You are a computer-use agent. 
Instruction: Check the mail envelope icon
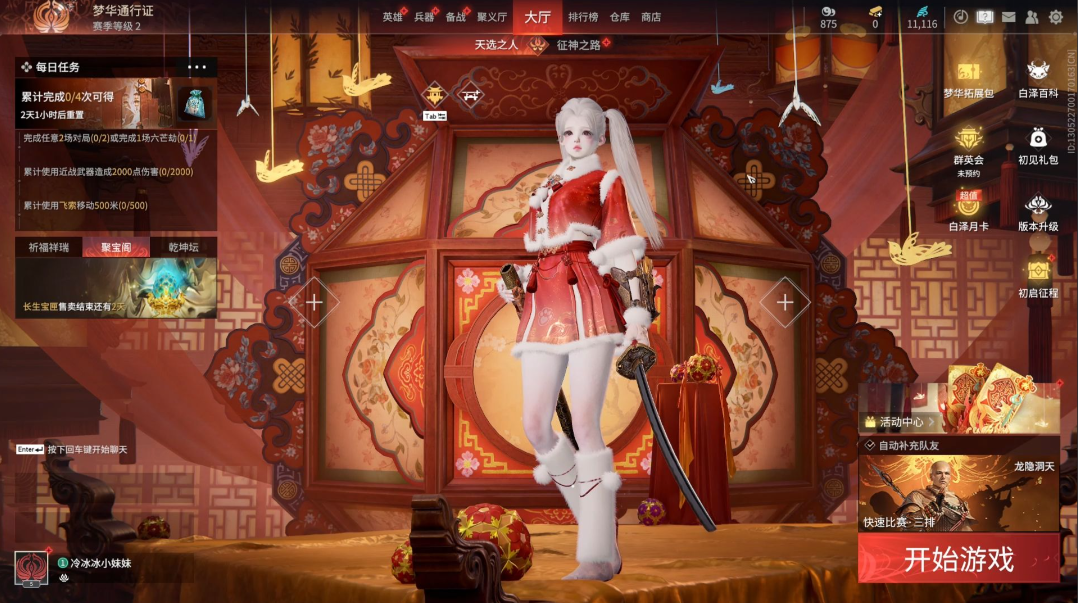1009,17
